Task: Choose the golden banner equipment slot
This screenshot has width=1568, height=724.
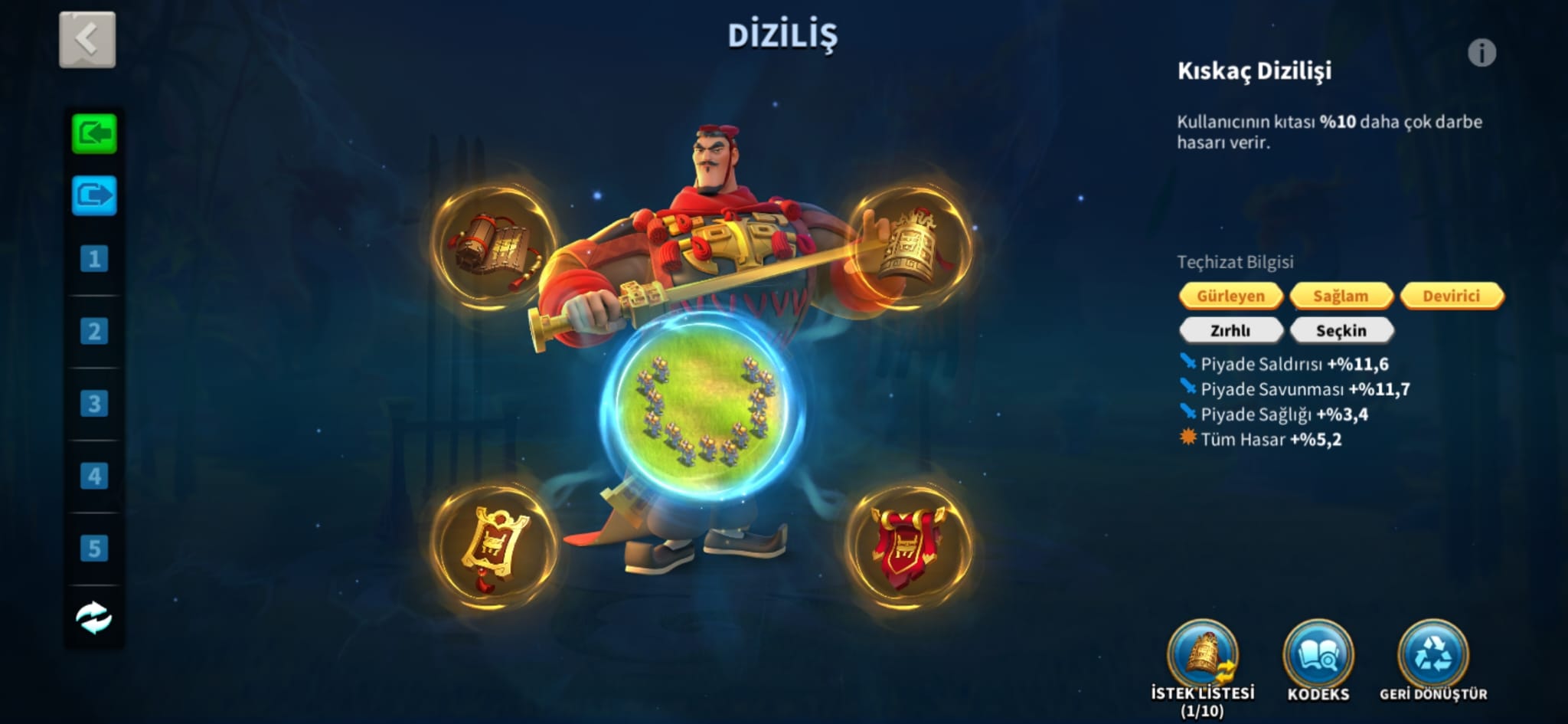Action: (494, 546)
